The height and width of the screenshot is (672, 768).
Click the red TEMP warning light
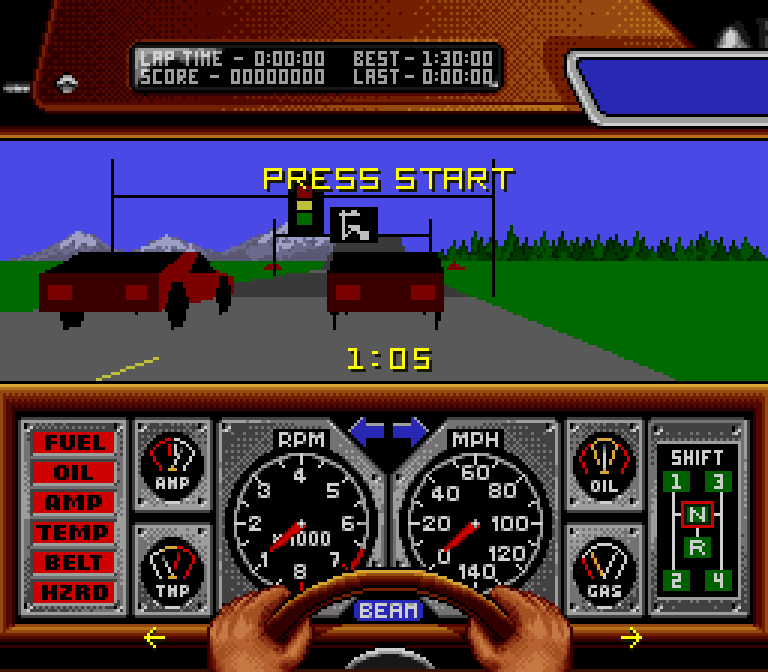click(x=73, y=532)
